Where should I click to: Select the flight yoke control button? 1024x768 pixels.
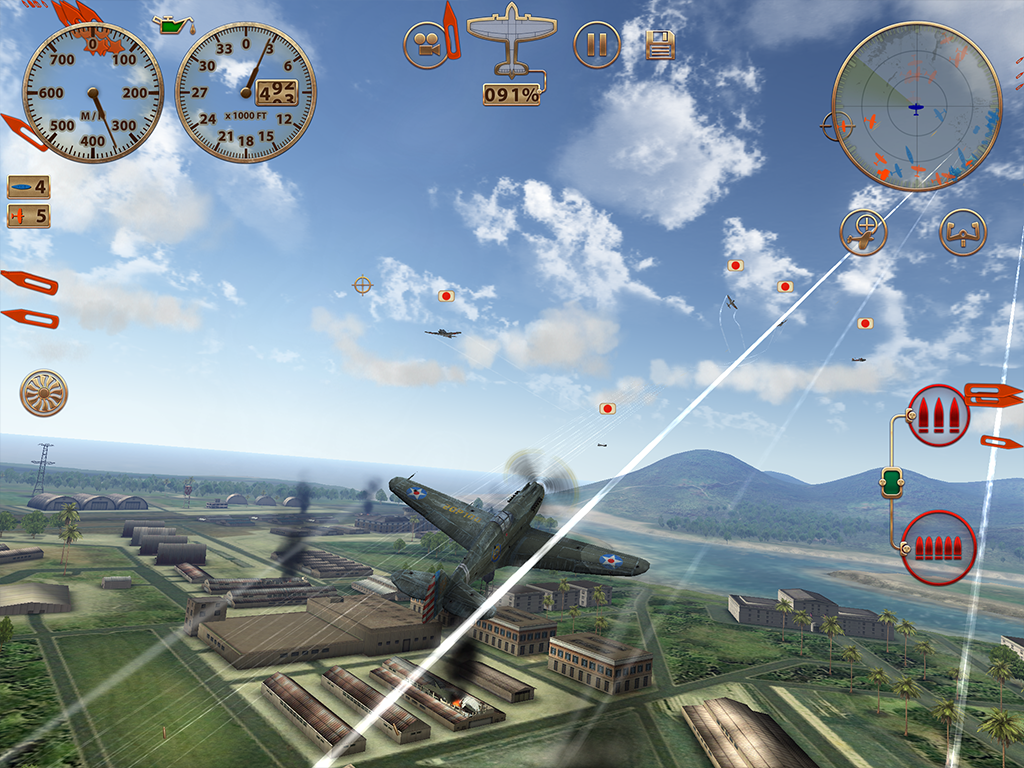963,233
